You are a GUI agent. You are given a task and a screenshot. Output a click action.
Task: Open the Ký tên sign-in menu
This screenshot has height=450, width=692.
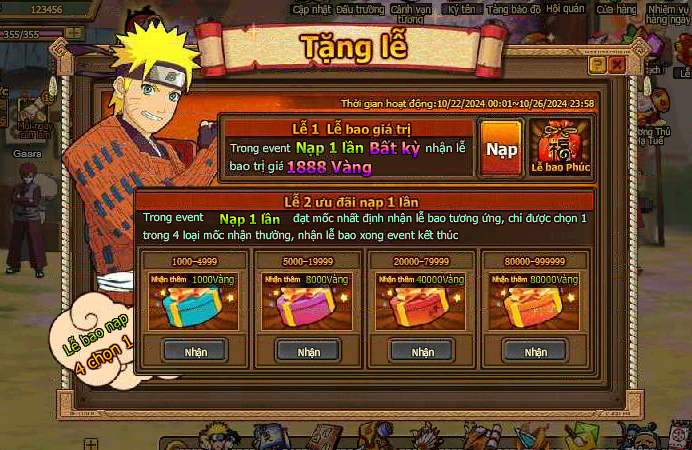click(461, 9)
